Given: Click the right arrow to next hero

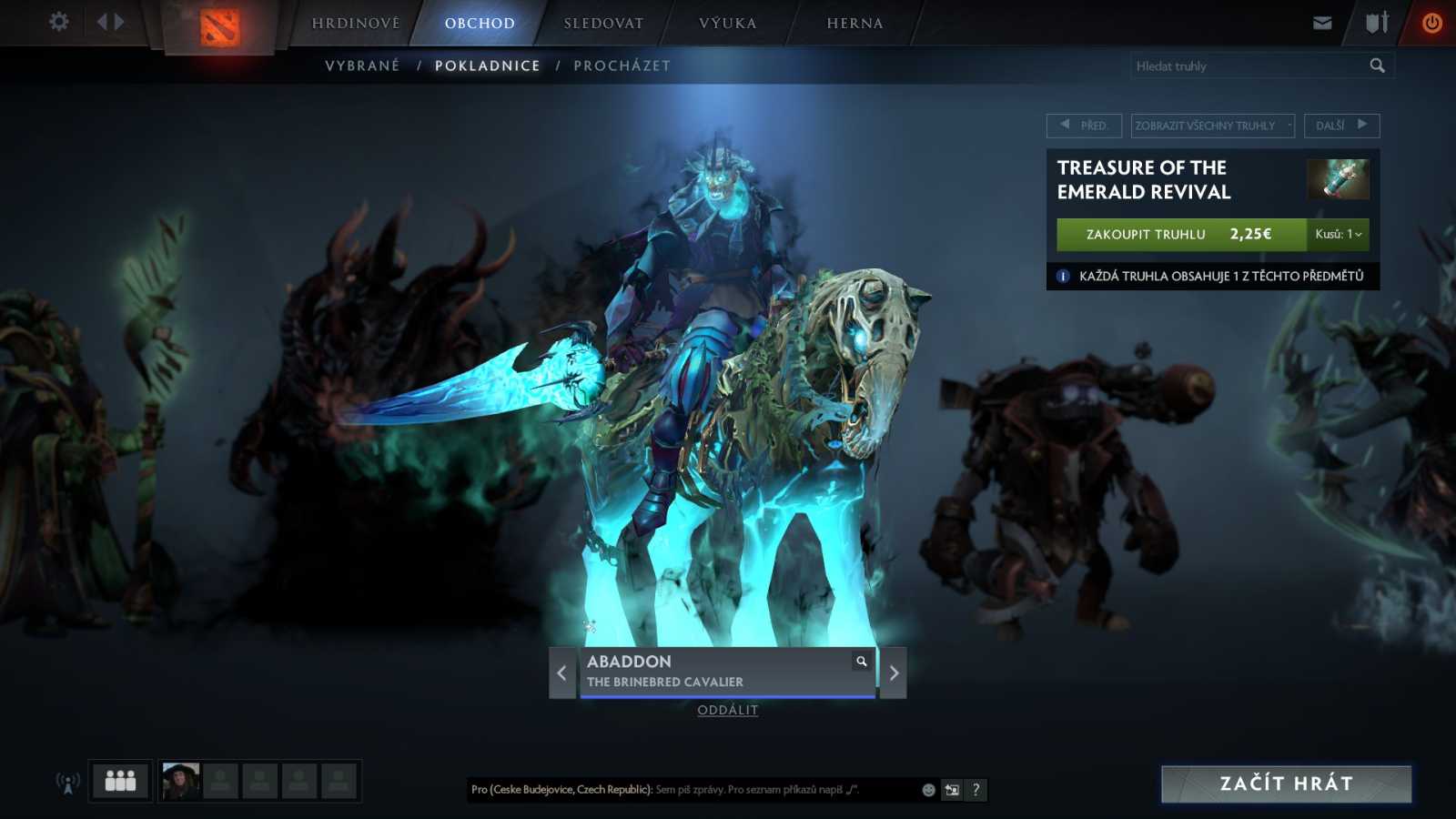Looking at the screenshot, I should pyautogui.click(x=893, y=672).
